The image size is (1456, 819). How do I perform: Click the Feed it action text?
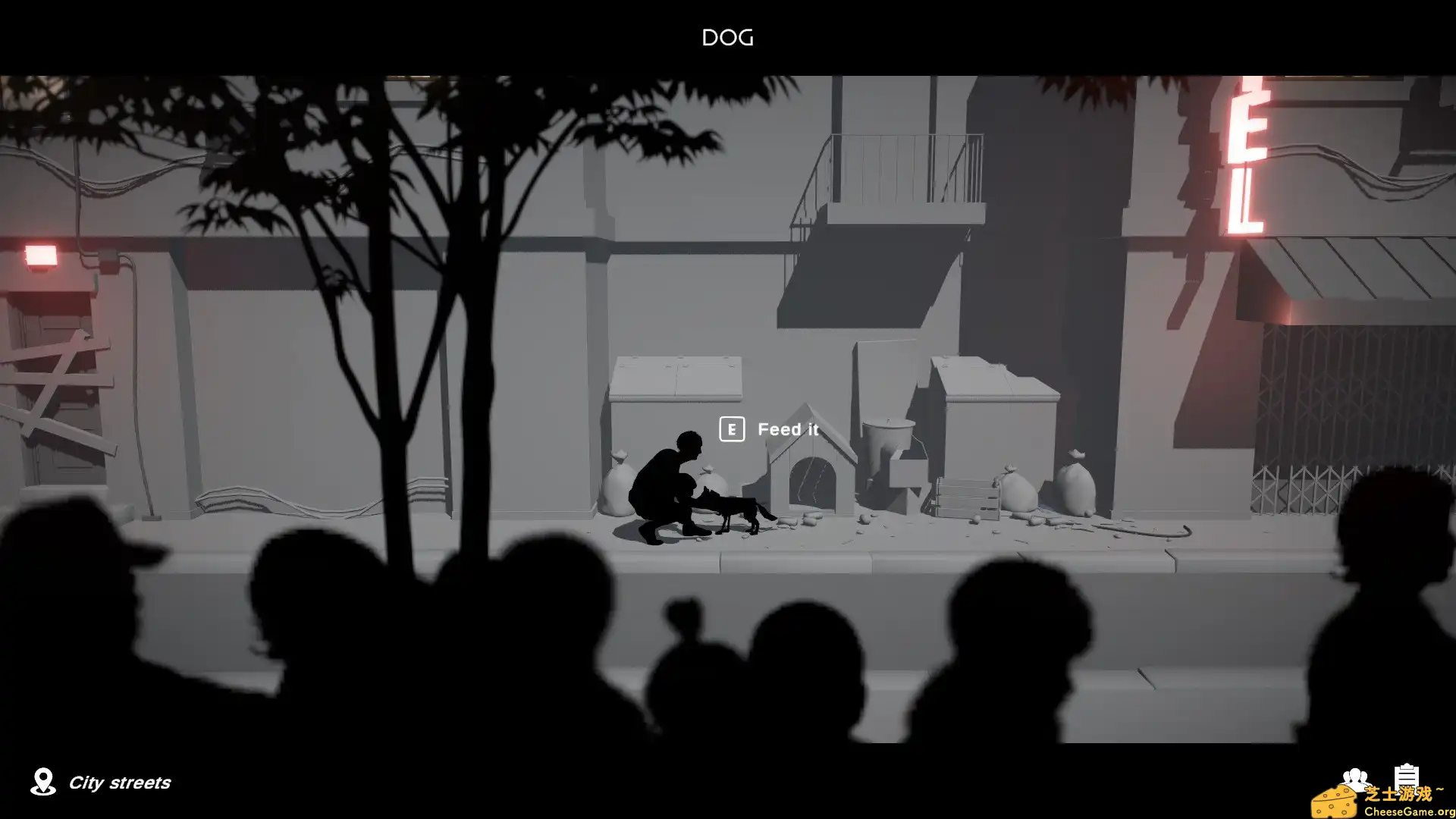[x=787, y=429]
